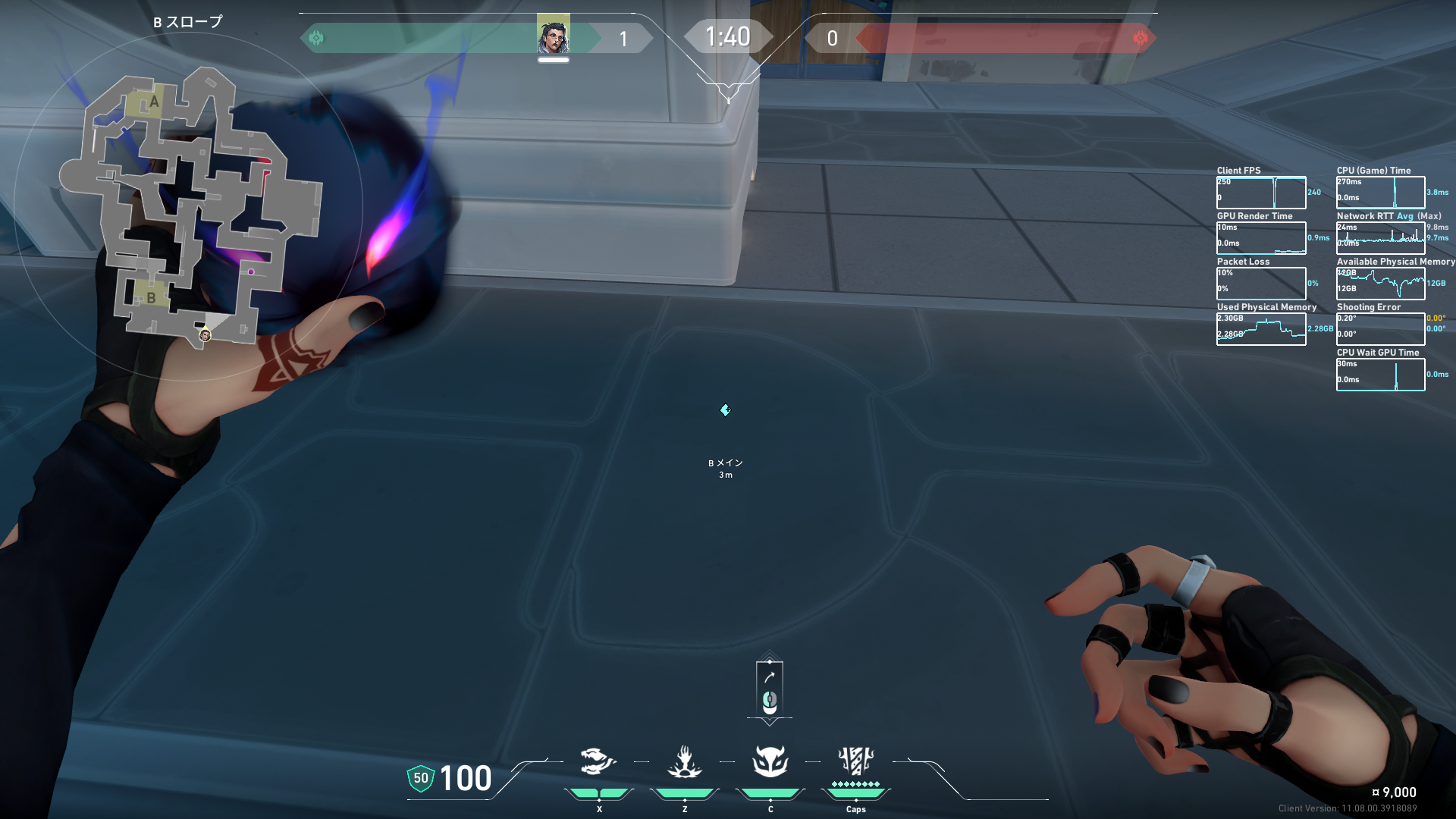Select the B site marker on minimap

point(151,297)
